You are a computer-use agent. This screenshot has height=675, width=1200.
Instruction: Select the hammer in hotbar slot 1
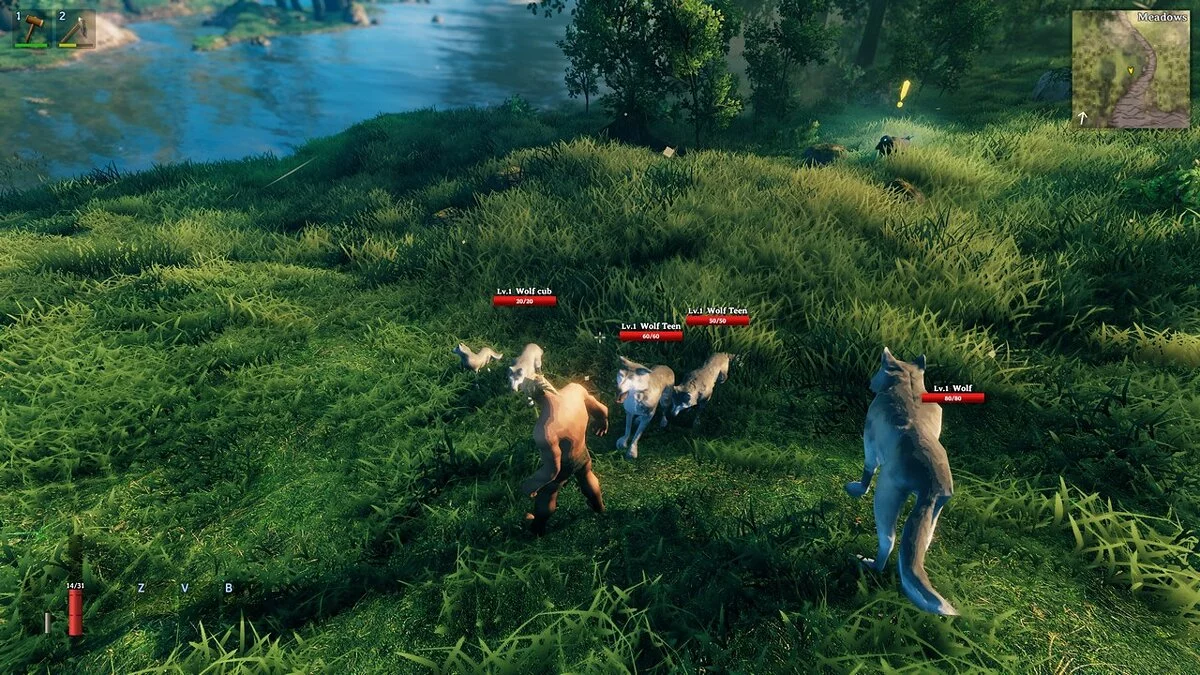pyautogui.click(x=32, y=28)
